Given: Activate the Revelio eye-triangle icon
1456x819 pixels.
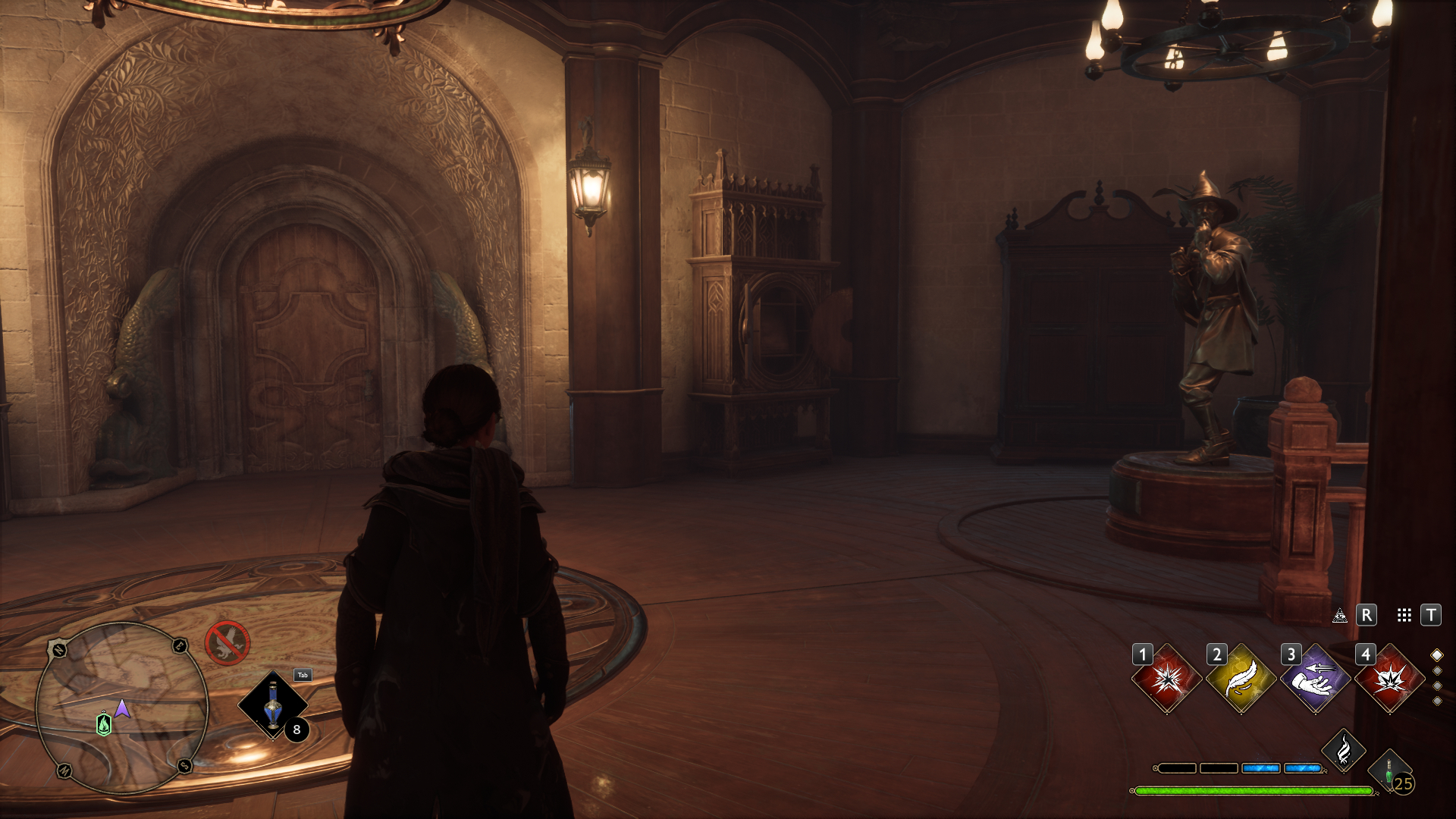Looking at the screenshot, I should (x=1340, y=615).
